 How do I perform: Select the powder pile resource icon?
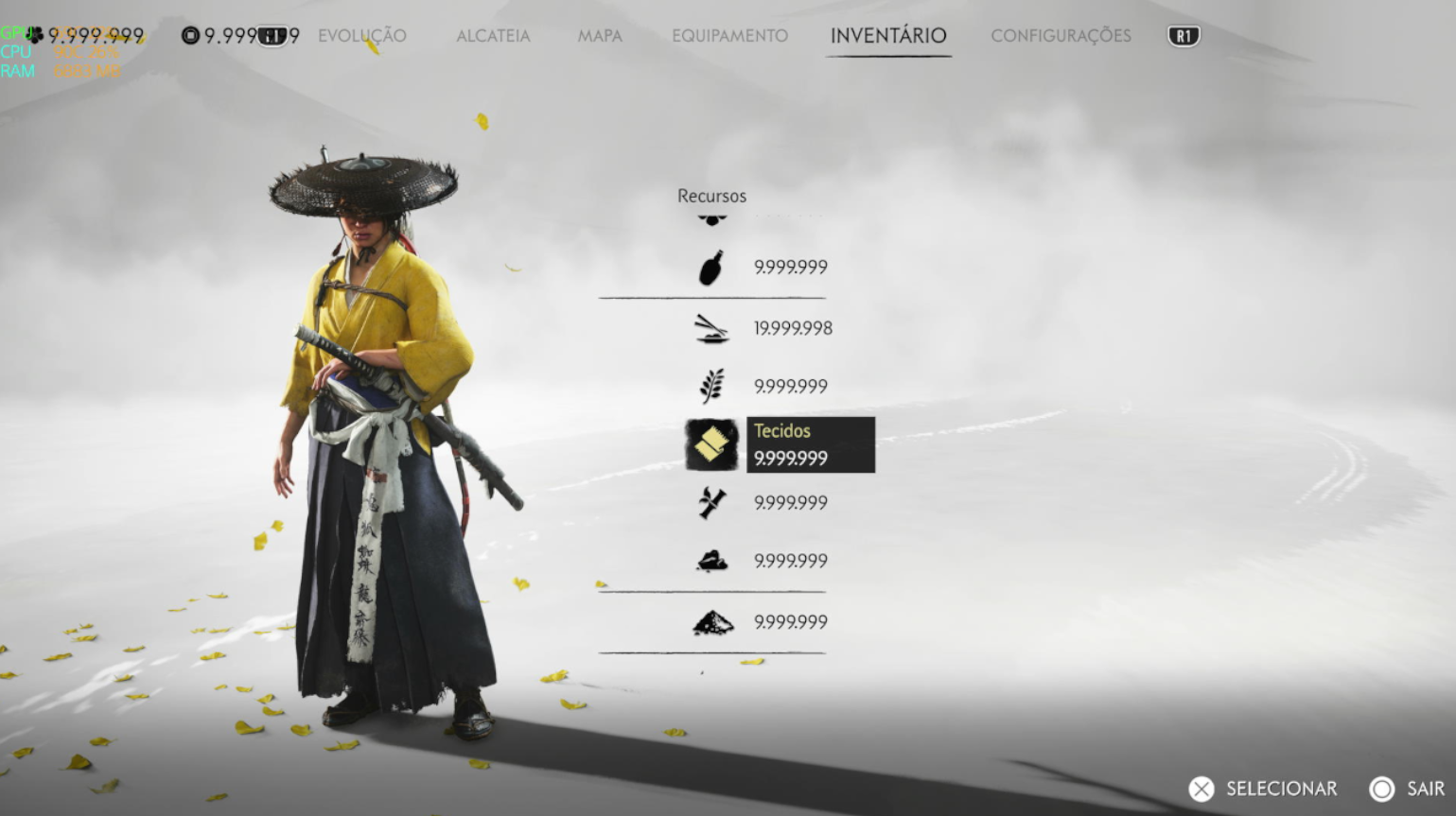click(x=711, y=622)
